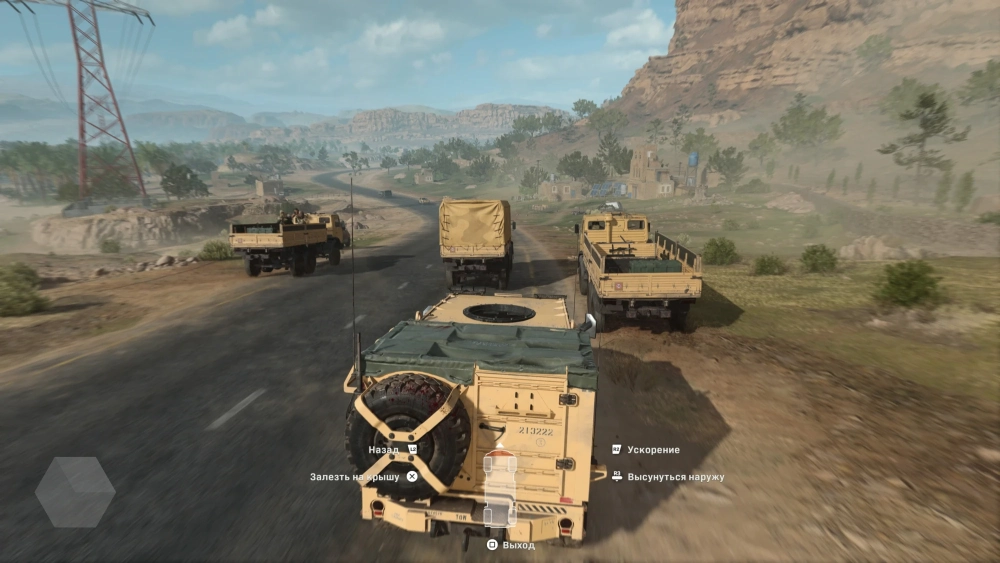Click the vehicle seat layout diagram

(500, 489)
